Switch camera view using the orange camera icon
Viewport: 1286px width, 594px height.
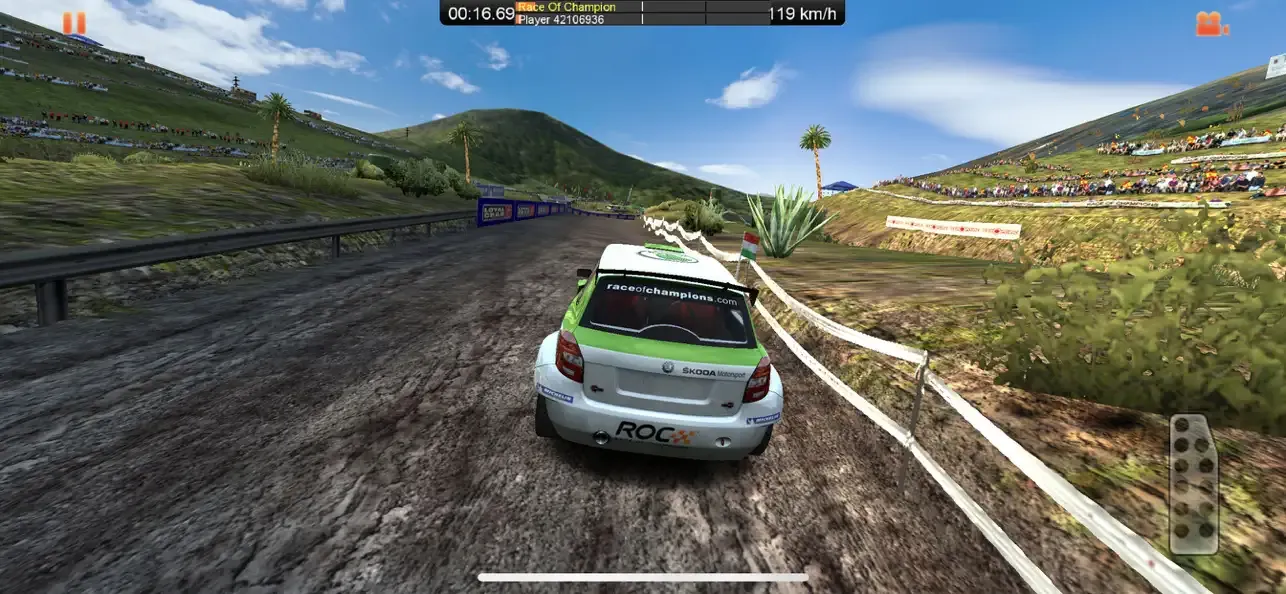pyautogui.click(x=1212, y=24)
